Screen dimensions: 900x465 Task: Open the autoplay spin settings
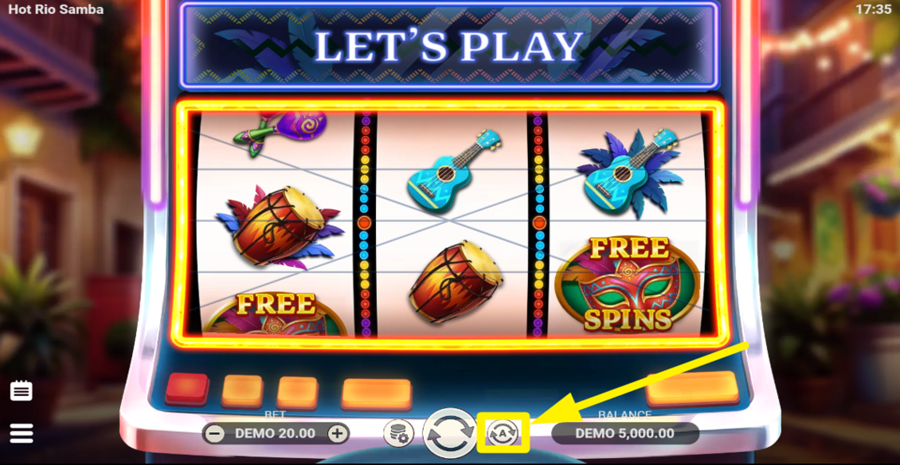point(502,433)
